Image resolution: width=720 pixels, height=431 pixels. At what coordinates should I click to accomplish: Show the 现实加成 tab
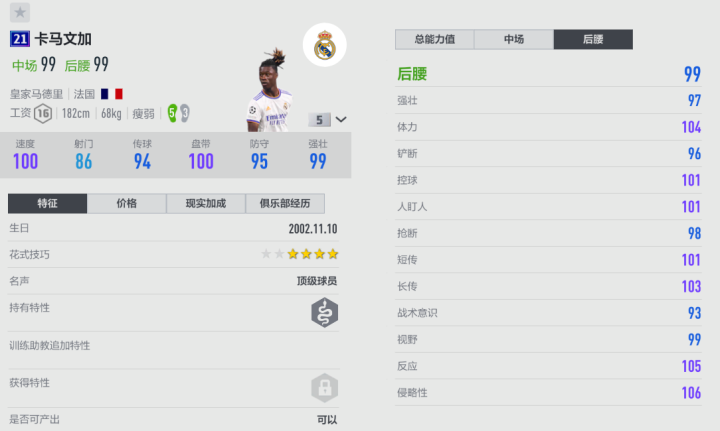[205, 203]
